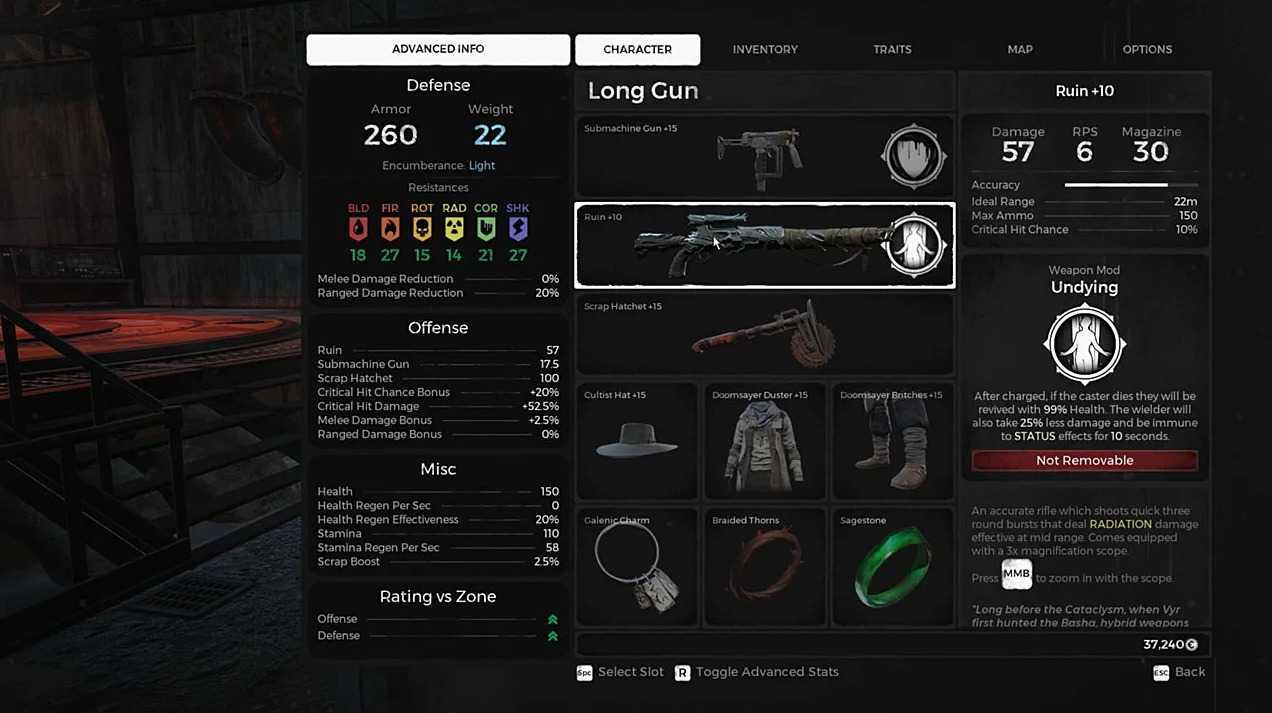Viewport: 1272px width, 713px height.
Task: Select the Cultist Hat +15 armor slot
Action: tap(637, 441)
